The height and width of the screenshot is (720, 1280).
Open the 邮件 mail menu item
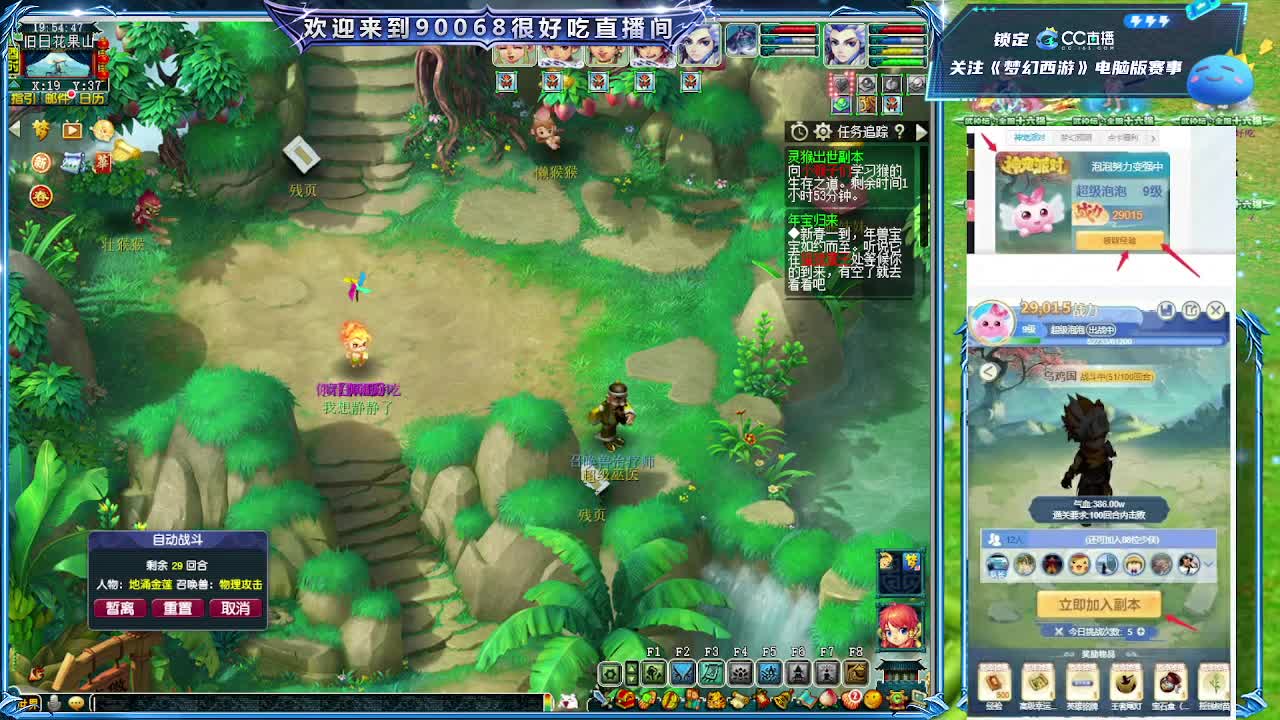[x=57, y=97]
